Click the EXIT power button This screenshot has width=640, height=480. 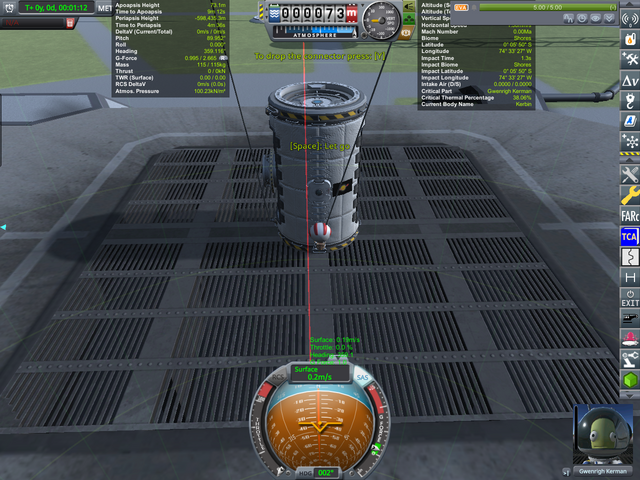tap(630, 298)
